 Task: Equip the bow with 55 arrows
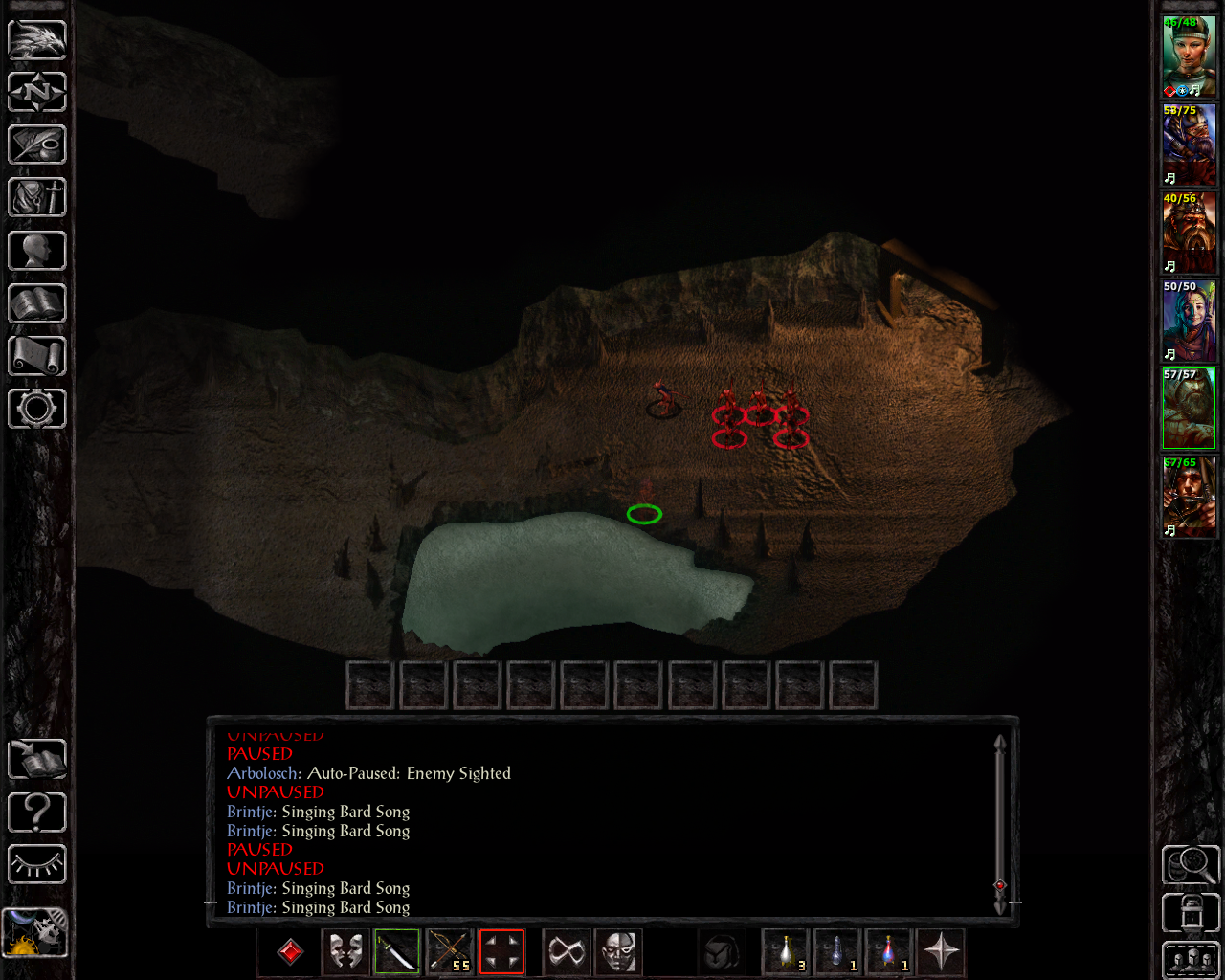click(x=449, y=952)
